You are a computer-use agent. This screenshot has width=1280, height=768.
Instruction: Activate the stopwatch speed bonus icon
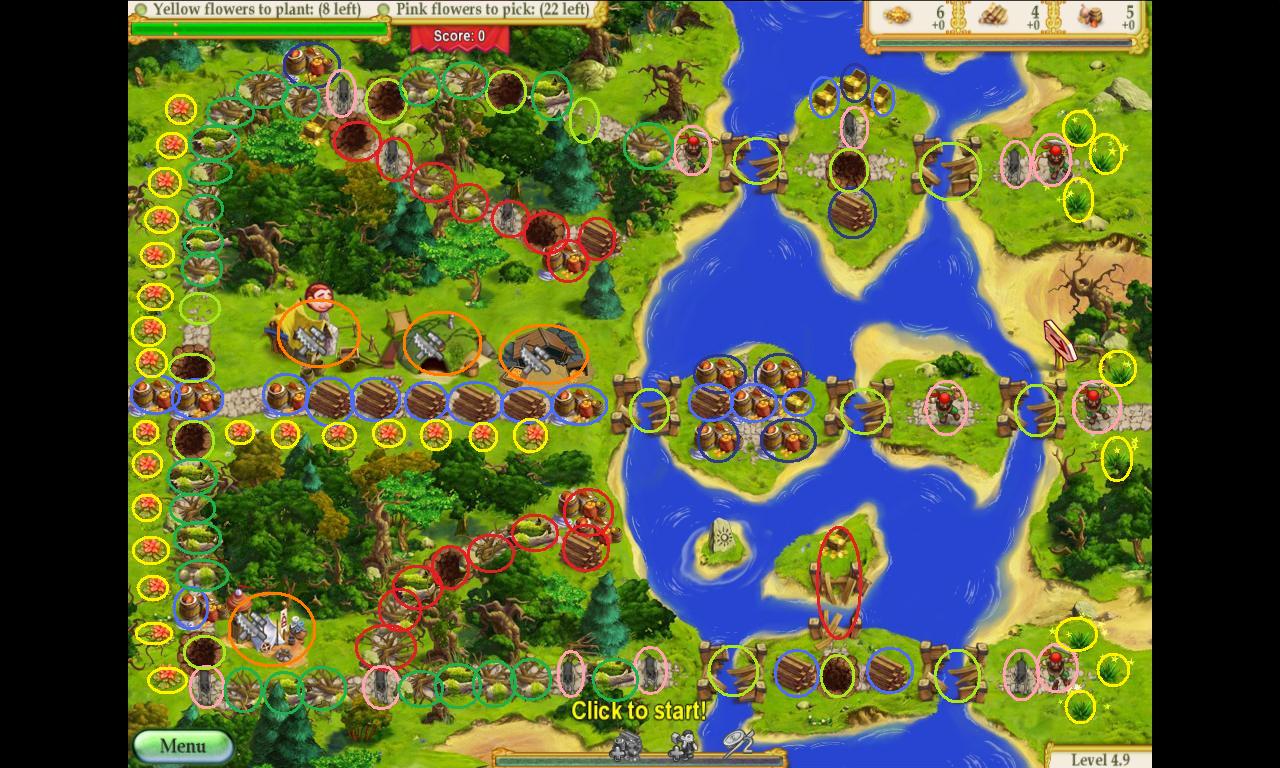(x=738, y=741)
